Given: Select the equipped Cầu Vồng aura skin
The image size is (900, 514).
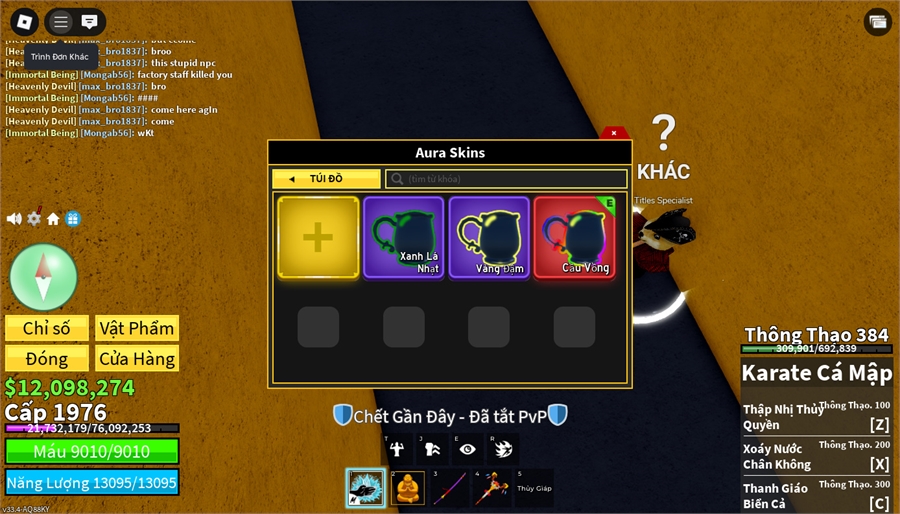Looking at the screenshot, I should click(x=574, y=237).
